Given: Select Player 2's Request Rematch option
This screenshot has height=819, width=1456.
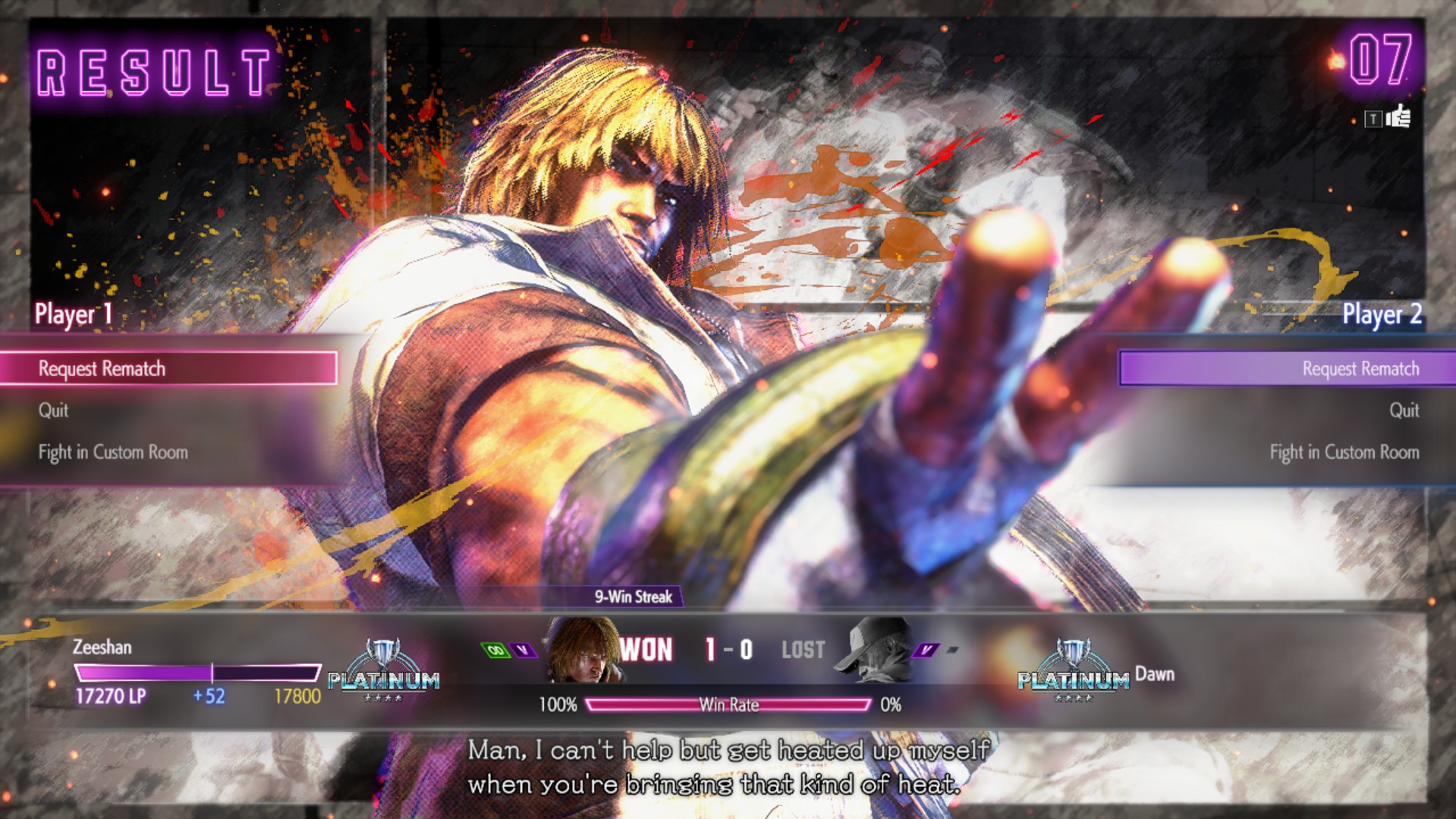Looking at the screenshot, I should [x=1287, y=369].
